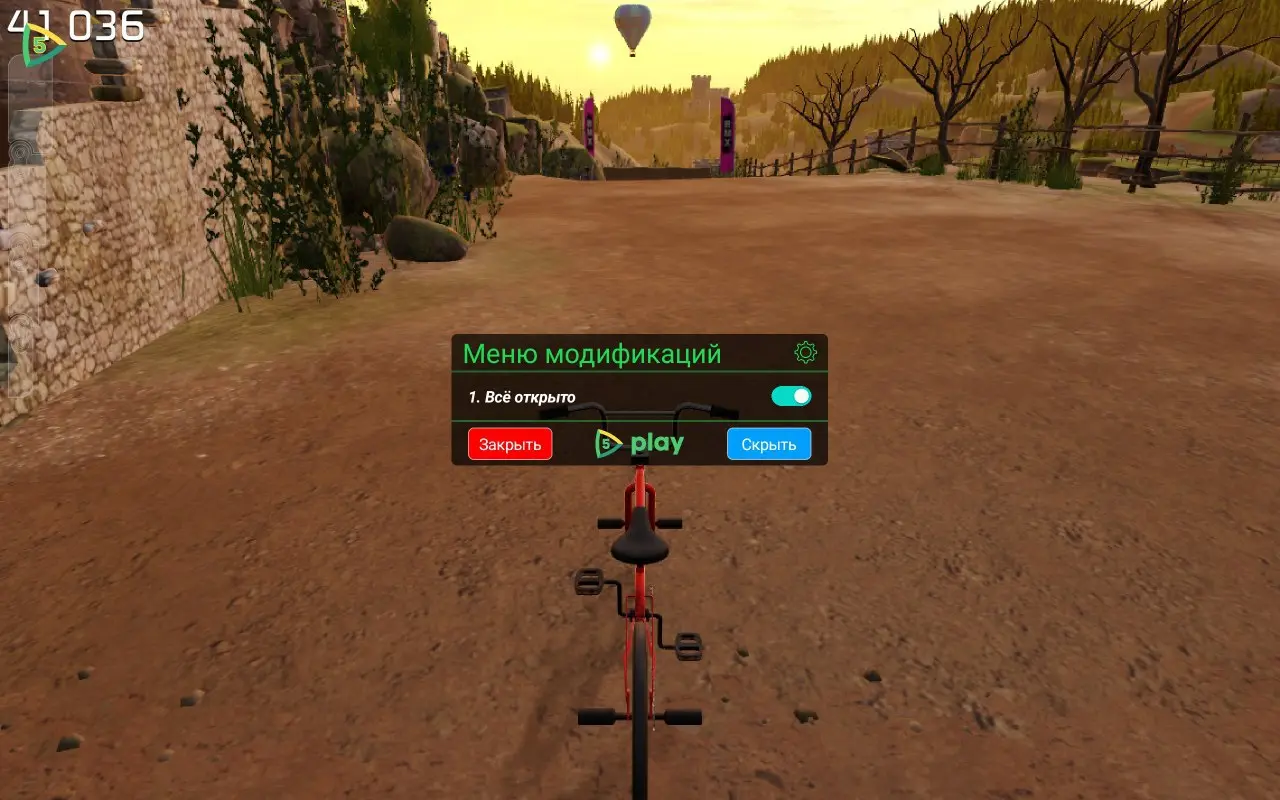The image size is (1280, 800).
Task: Open the gear settings icon in mod menu
Action: [805, 350]
